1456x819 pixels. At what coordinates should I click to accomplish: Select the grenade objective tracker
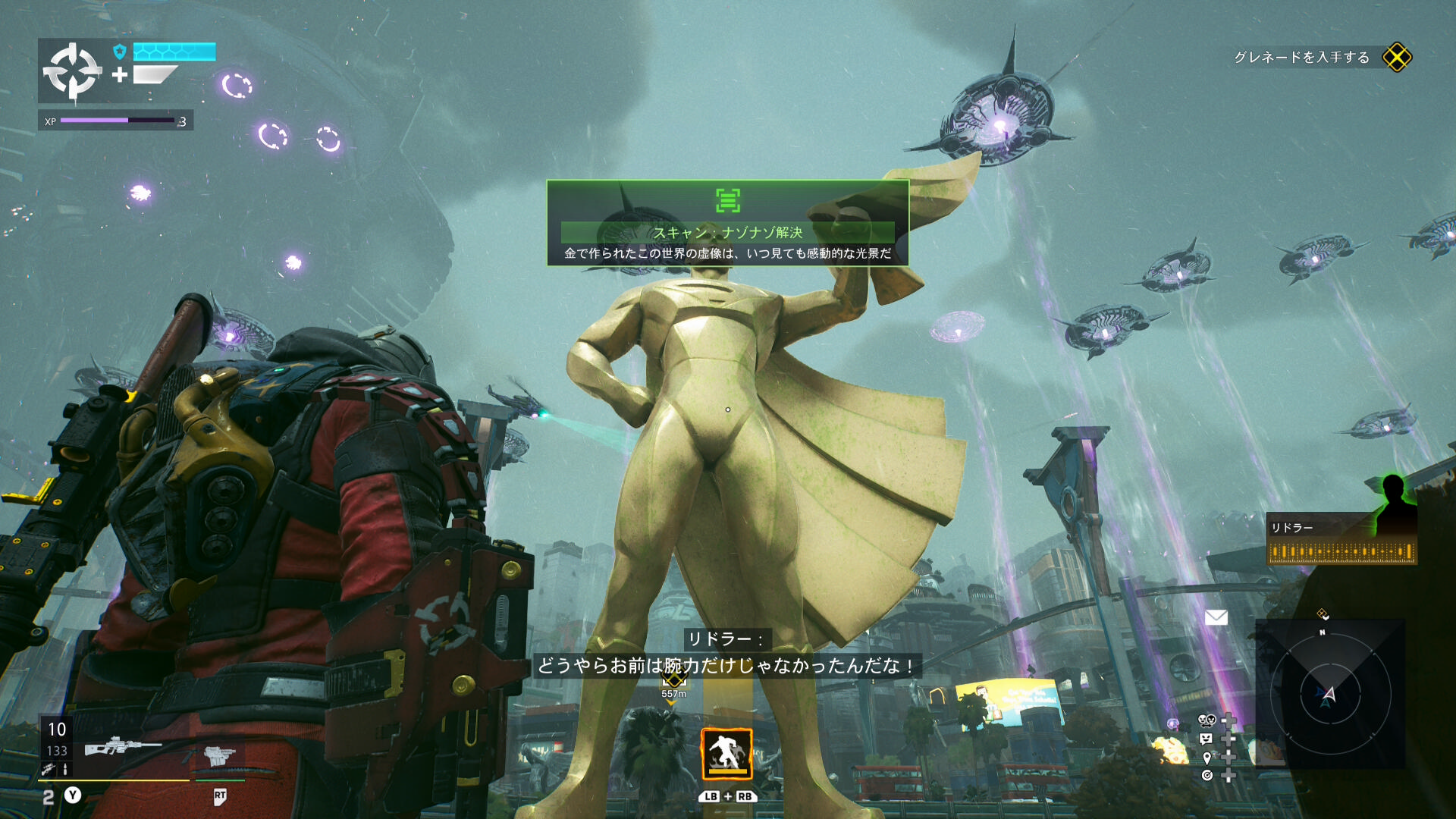1322,58
